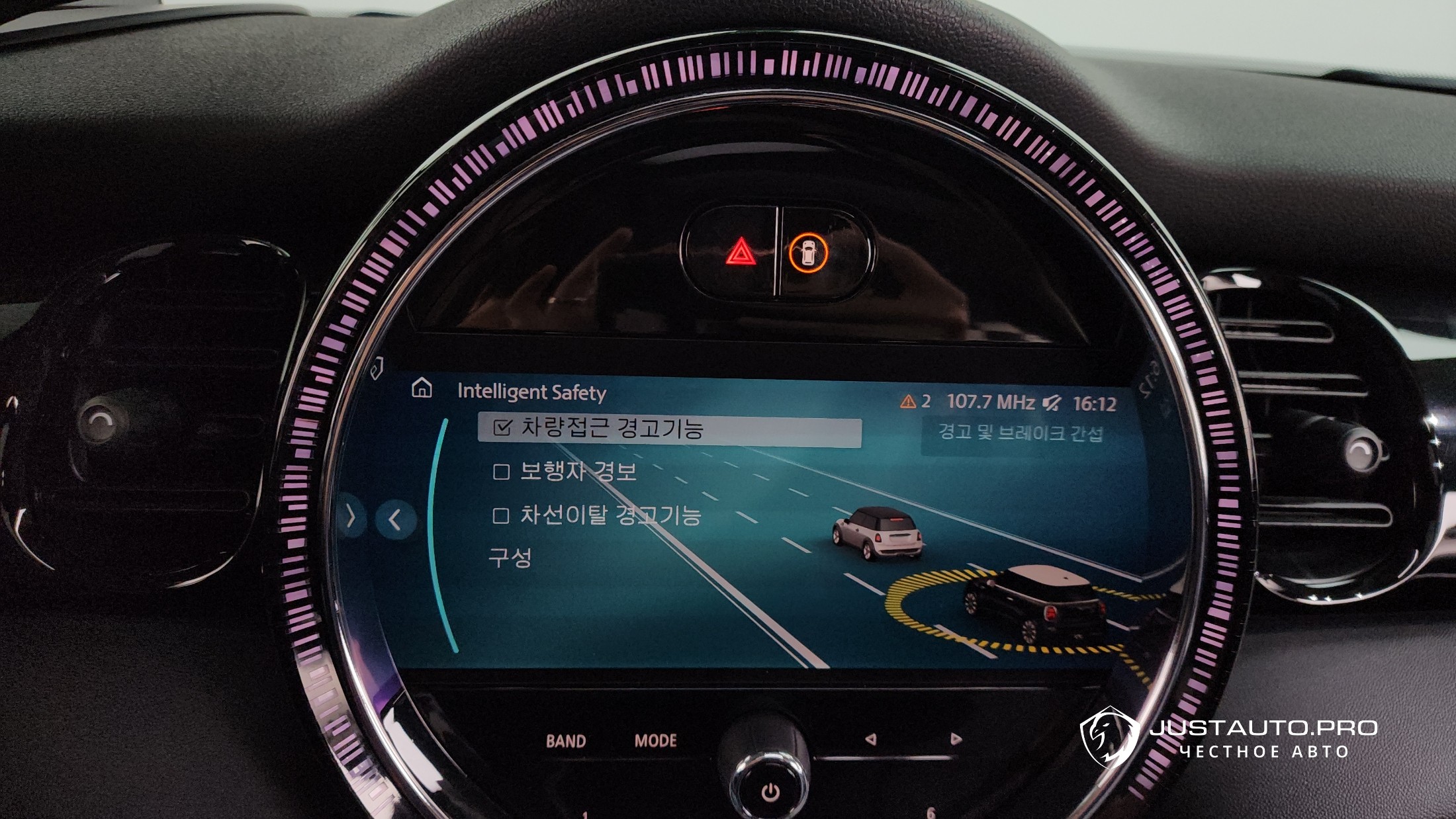Toggle the power button
The height and width of the screenshot is (819, 1456).
pos(770,792)
